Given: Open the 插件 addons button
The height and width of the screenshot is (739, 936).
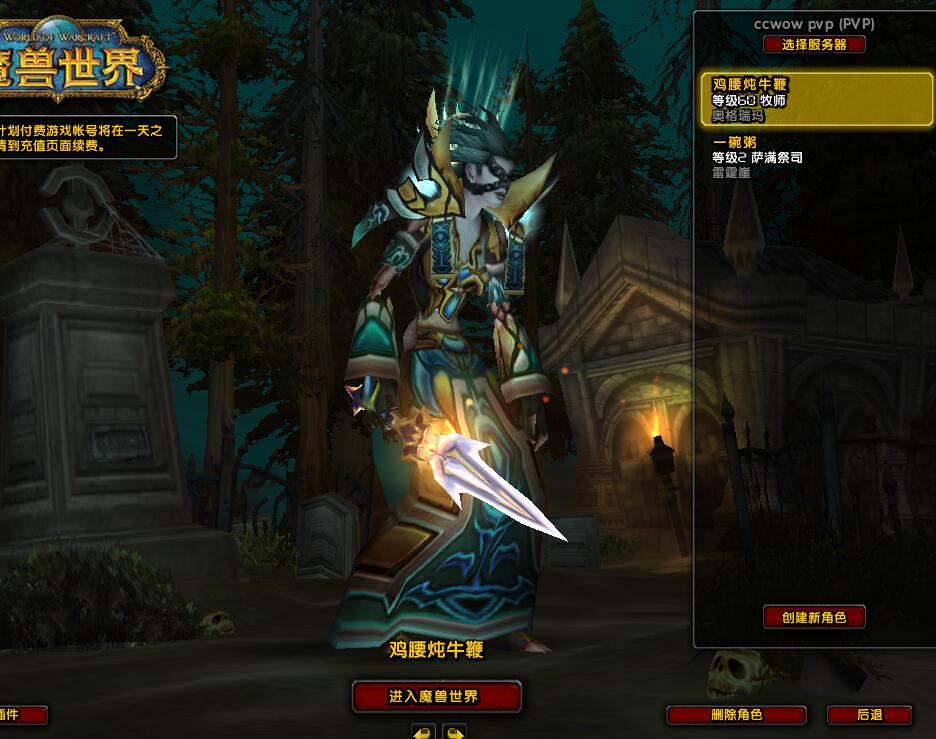Looking at the screenshot, I should pos(20,715).
